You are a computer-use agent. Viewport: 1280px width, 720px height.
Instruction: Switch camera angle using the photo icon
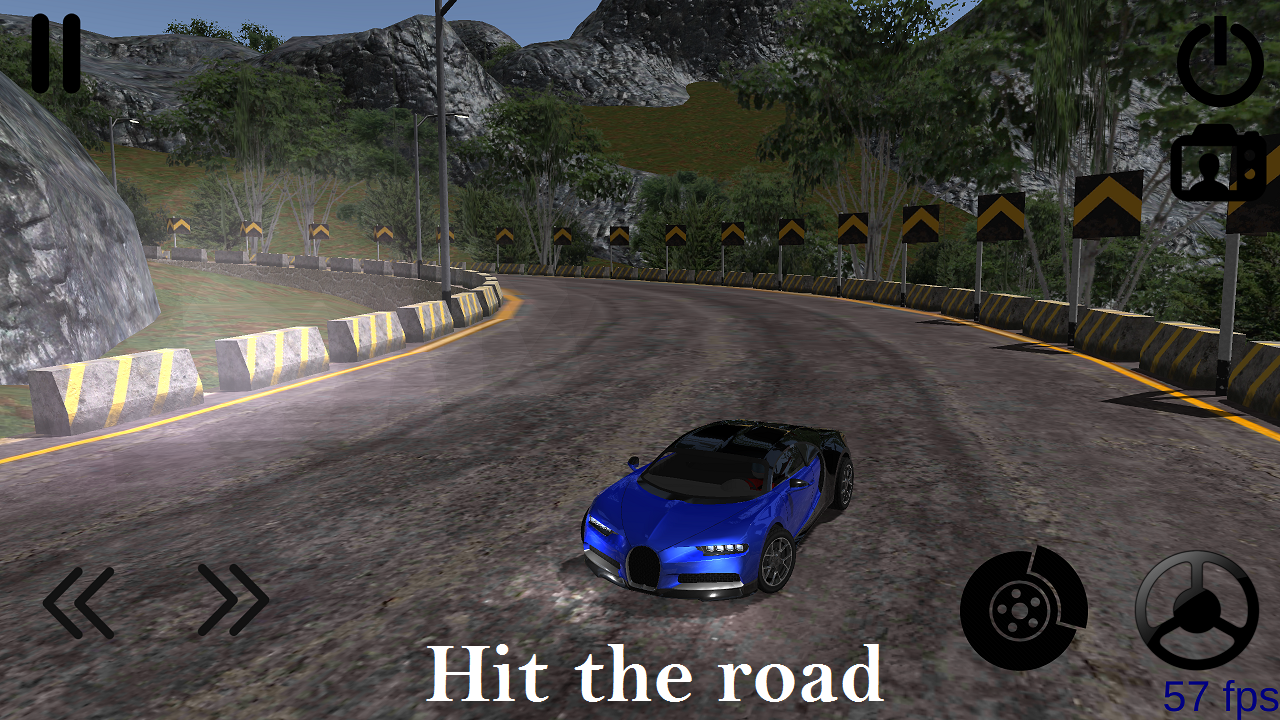click(1213, 162)
